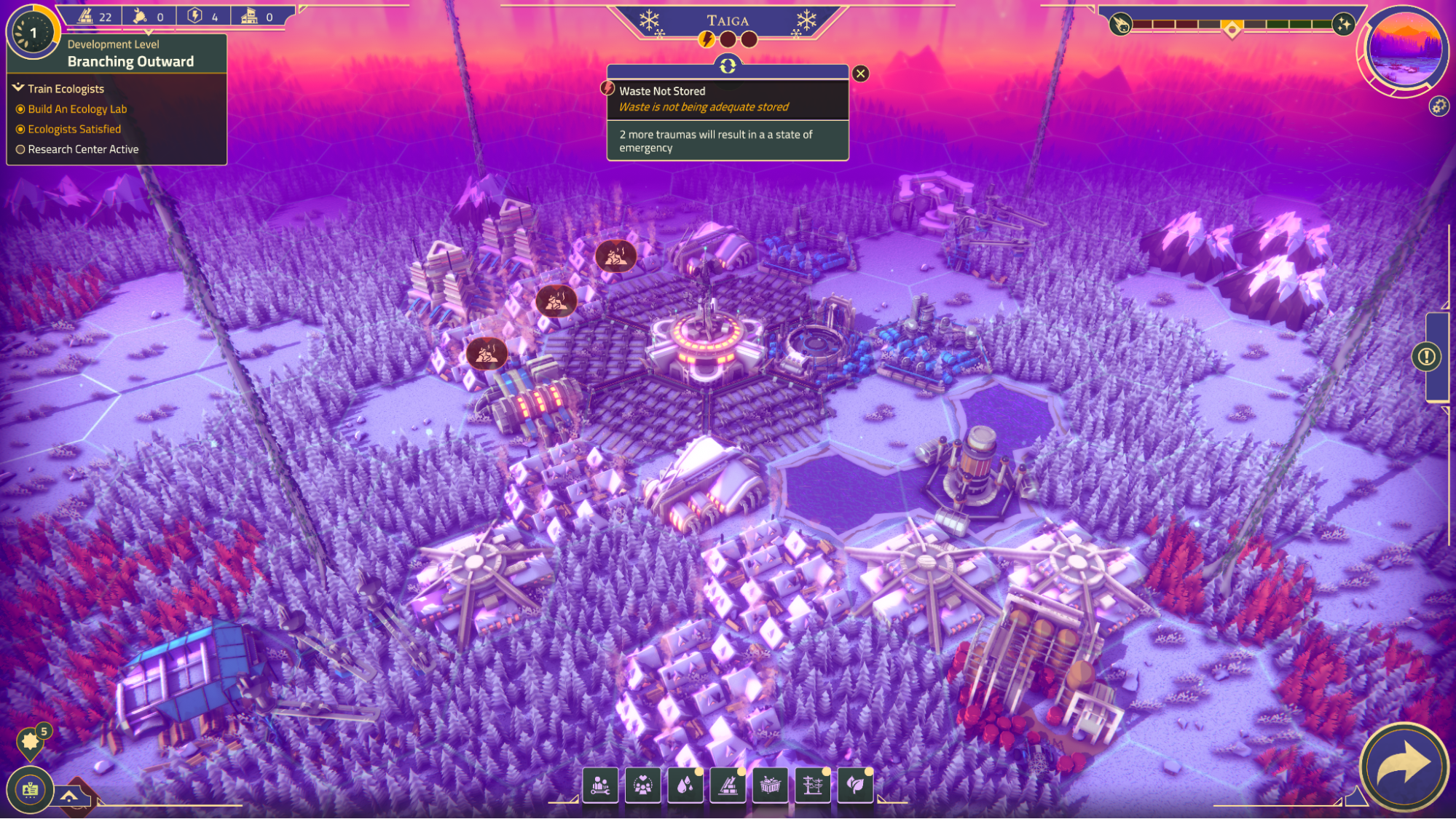
Task: End the turn with the large arrow button
Action: coord(1404,767)
